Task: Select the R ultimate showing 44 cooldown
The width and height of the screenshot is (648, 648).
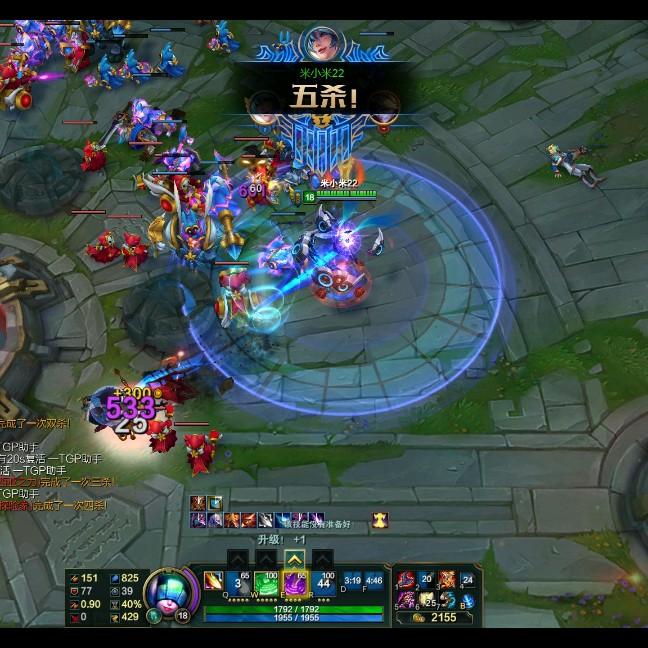Action: coord(323,582)
